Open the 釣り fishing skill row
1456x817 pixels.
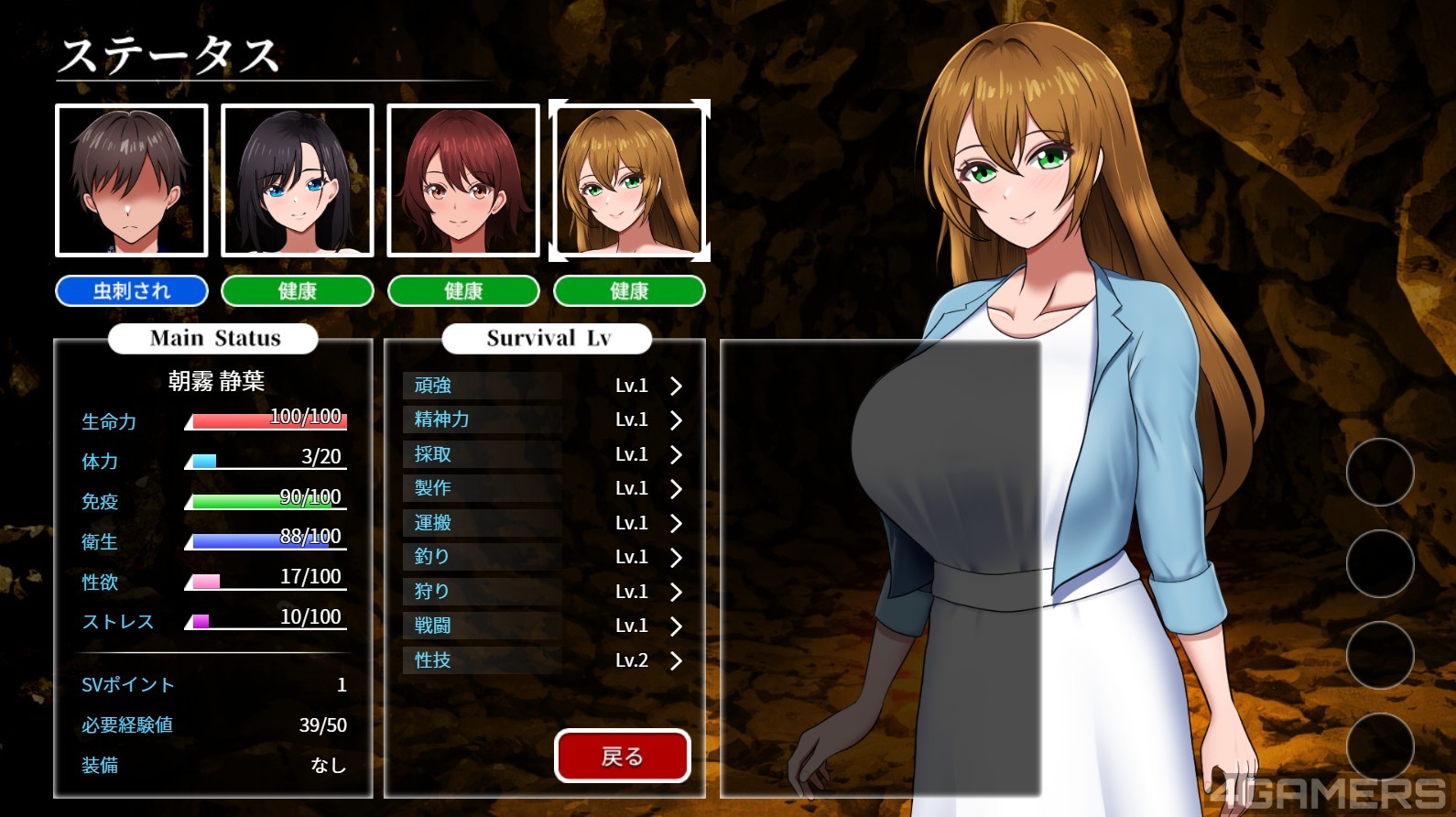[x=545, y=557]
